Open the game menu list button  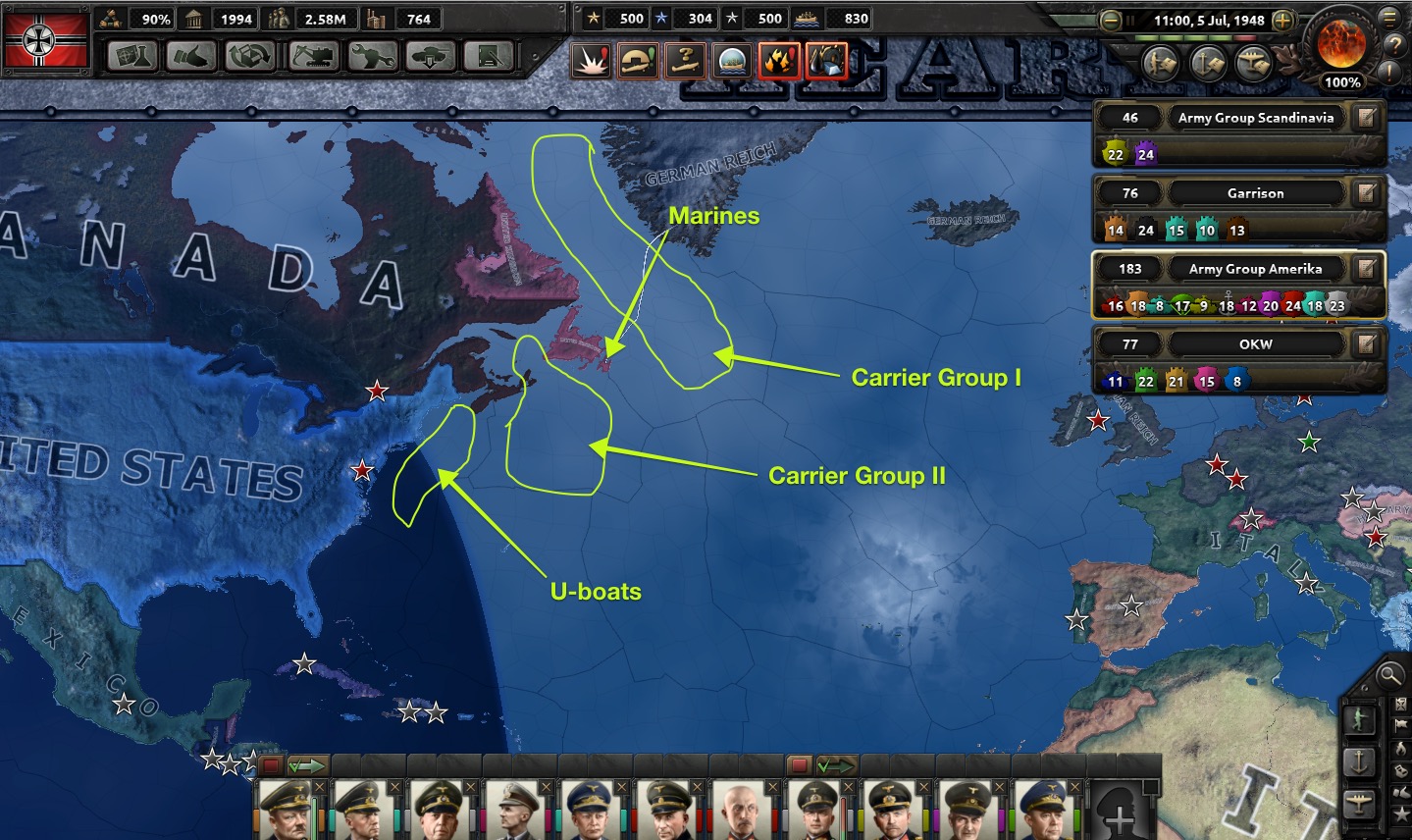pyautogui.click(x=1390, y=17)
